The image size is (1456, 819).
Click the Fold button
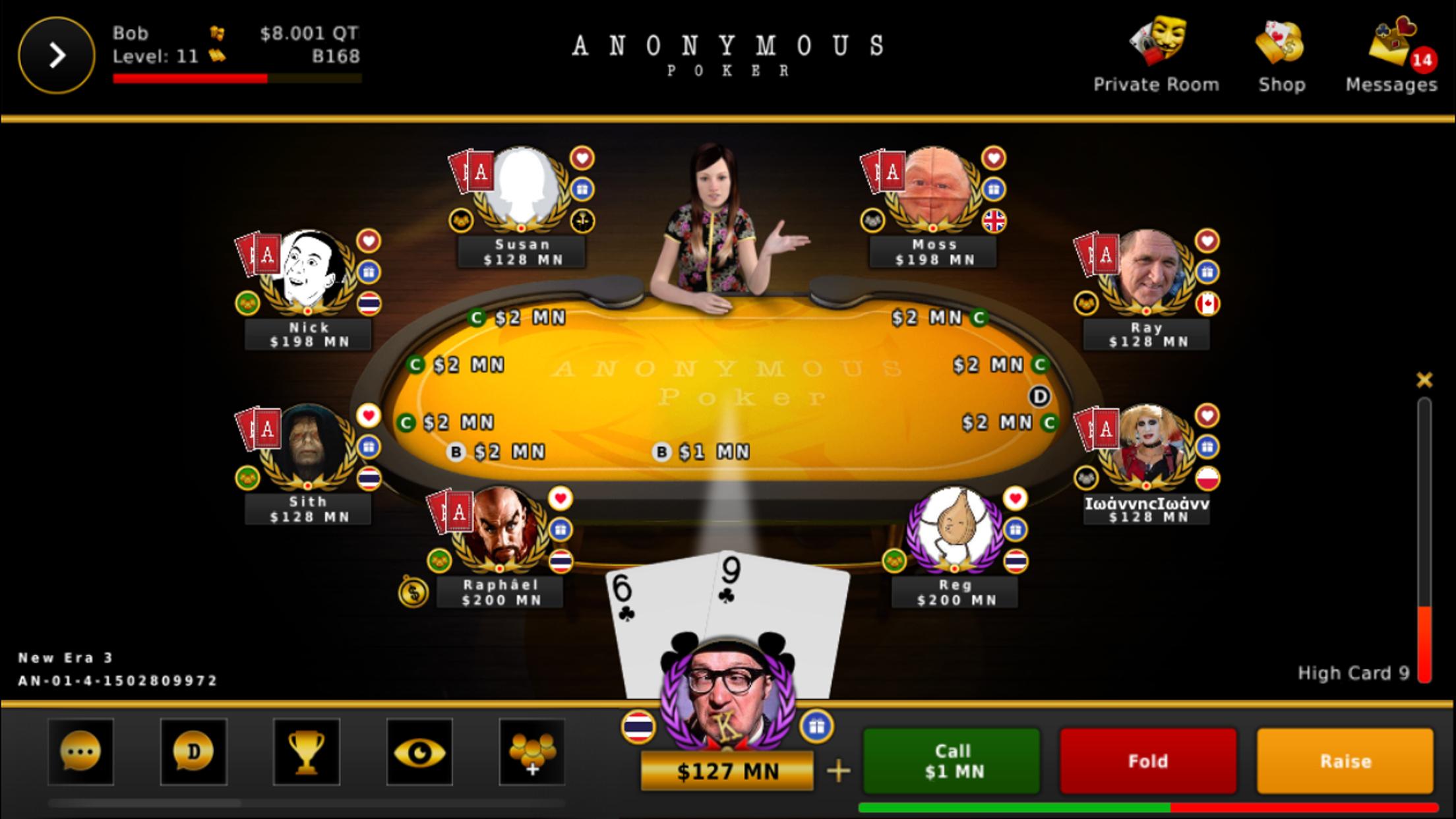point(1147,762)
